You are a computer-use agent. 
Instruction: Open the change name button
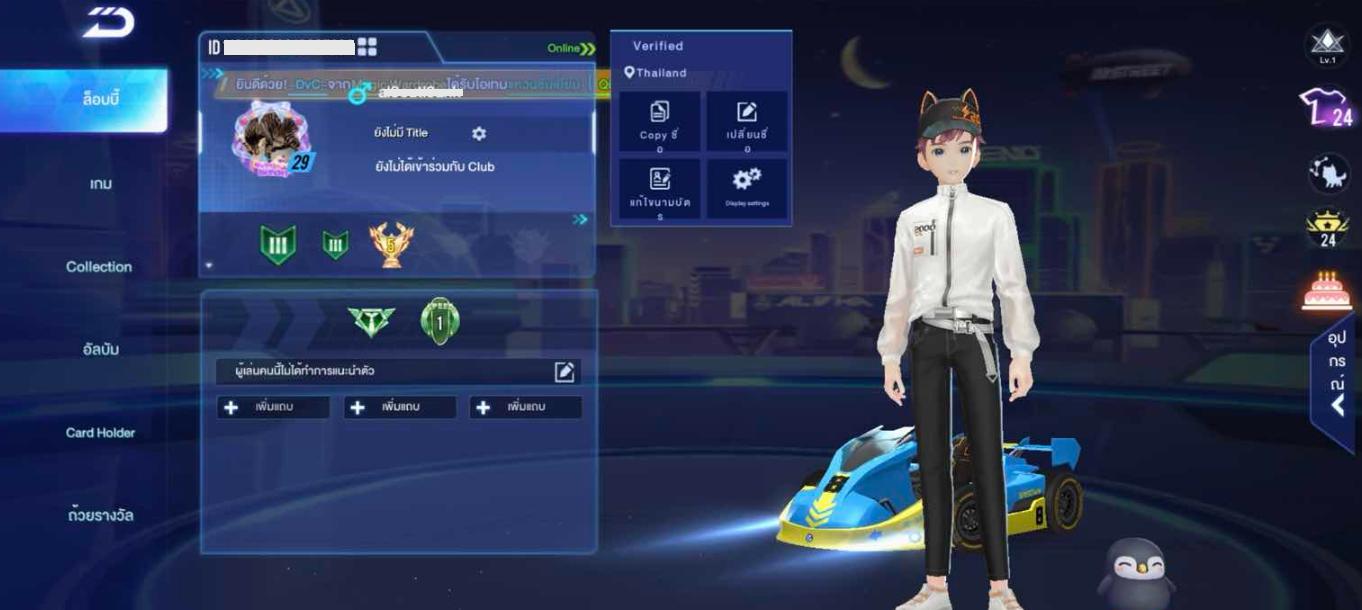[x=747, y=122]
